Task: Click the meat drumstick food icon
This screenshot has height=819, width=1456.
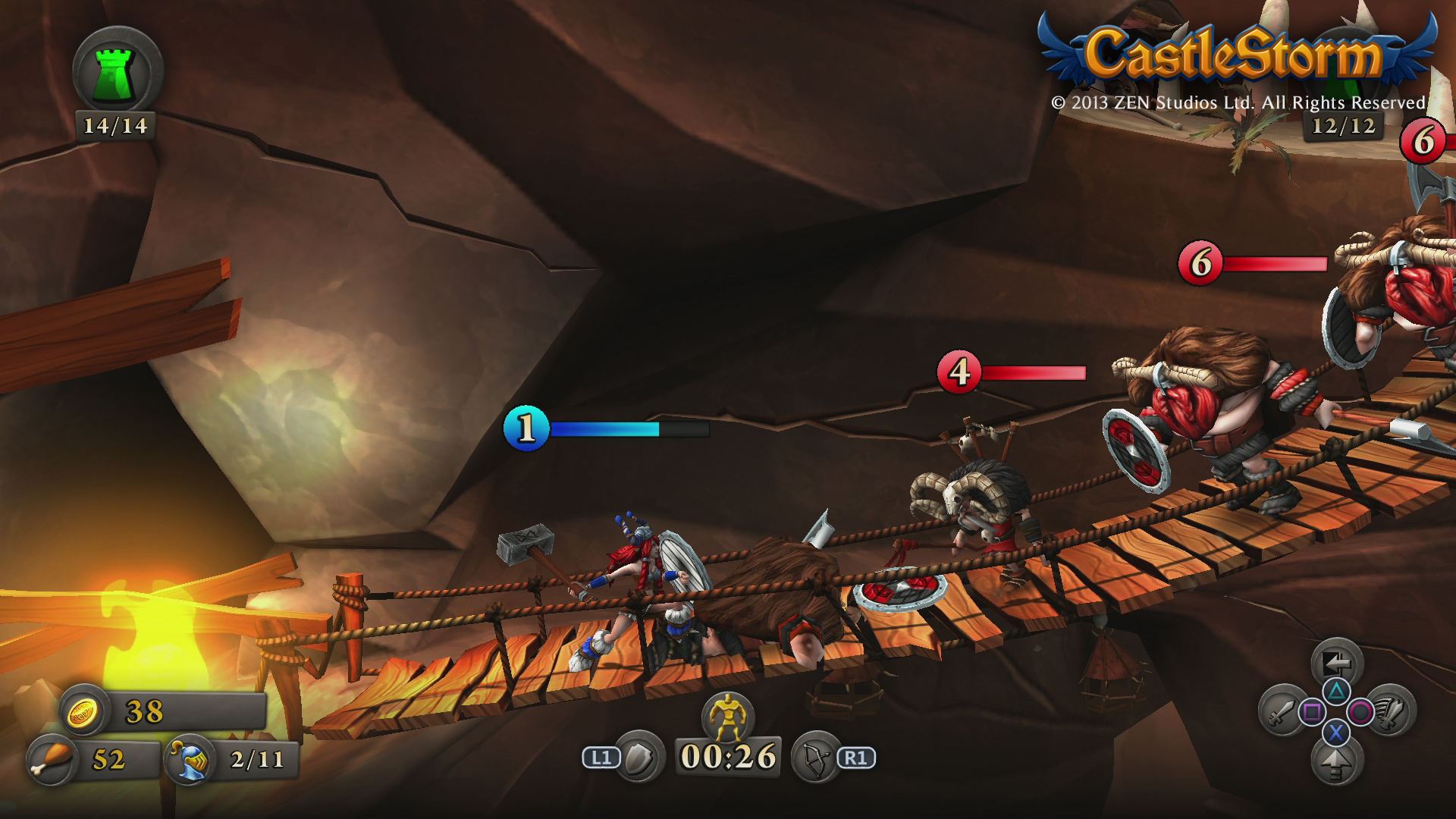Action: (x=52, y=759)
